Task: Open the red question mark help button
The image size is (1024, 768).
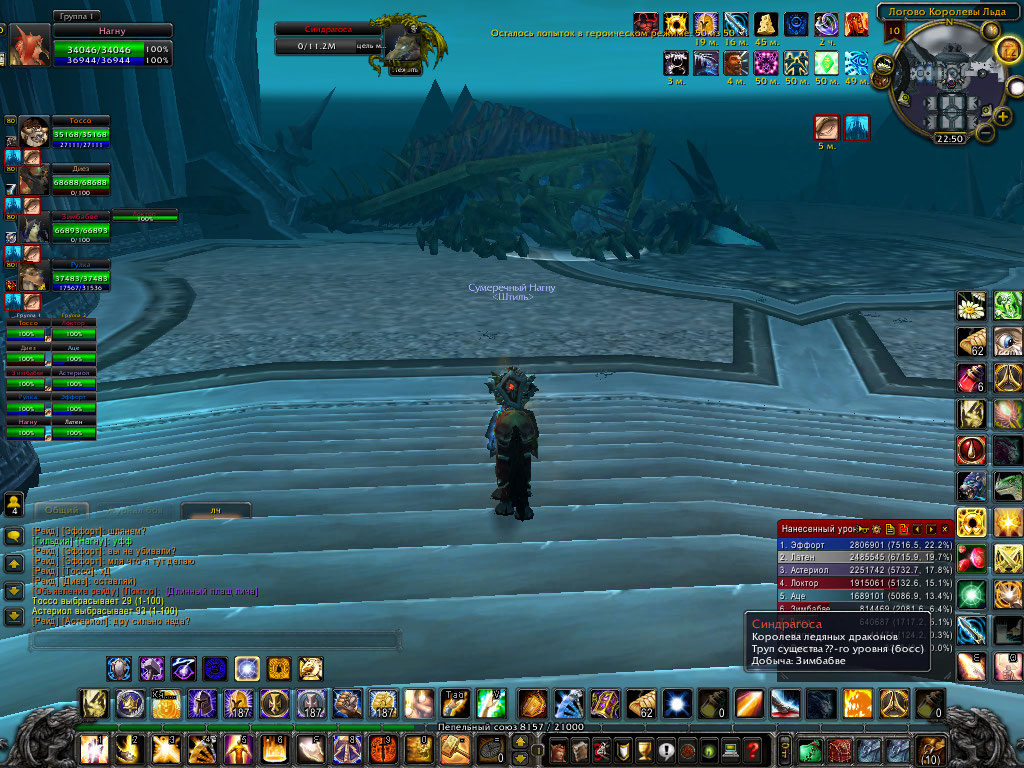Action: 753,749
